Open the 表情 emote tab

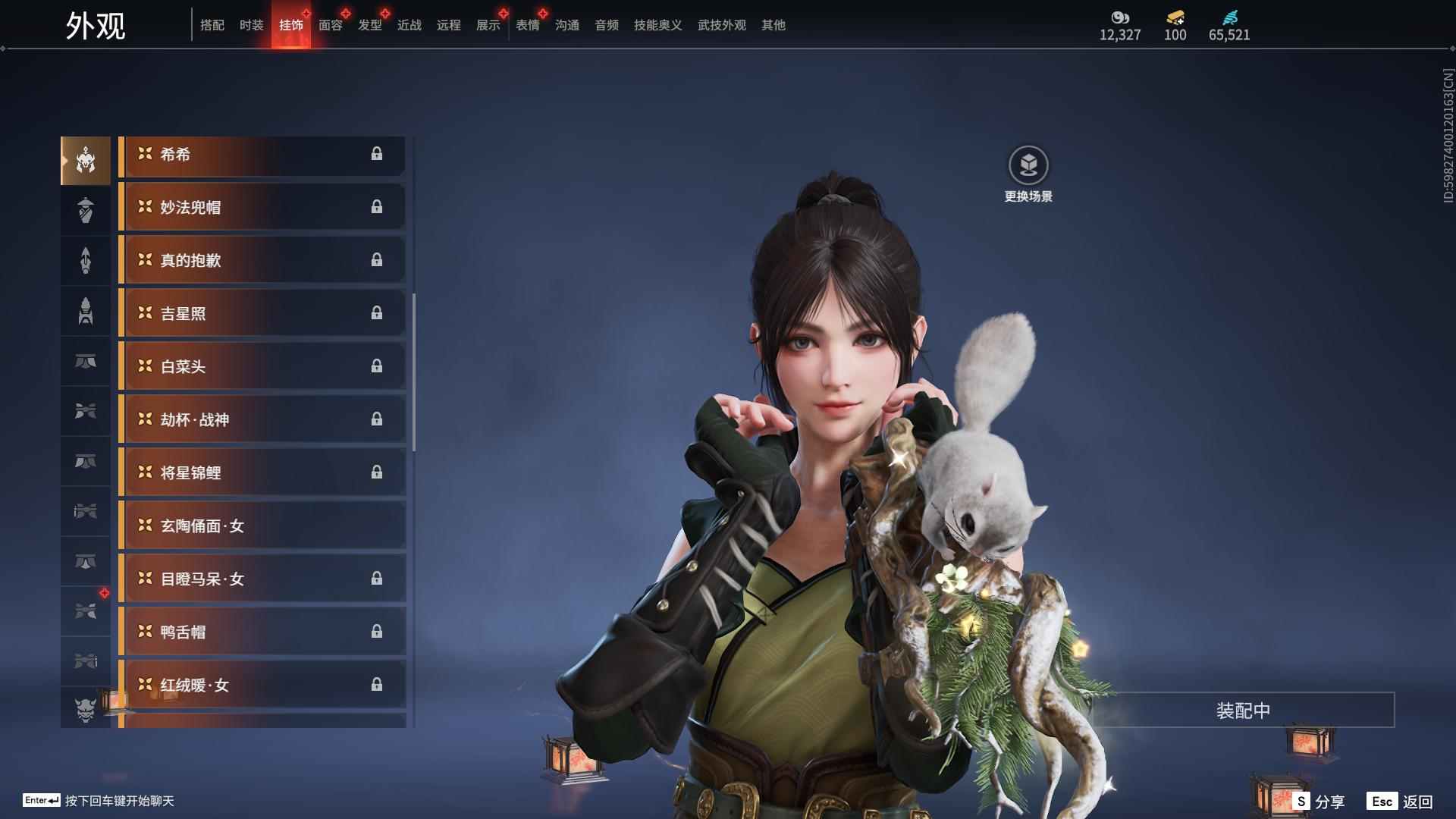[x=528, y=25]
